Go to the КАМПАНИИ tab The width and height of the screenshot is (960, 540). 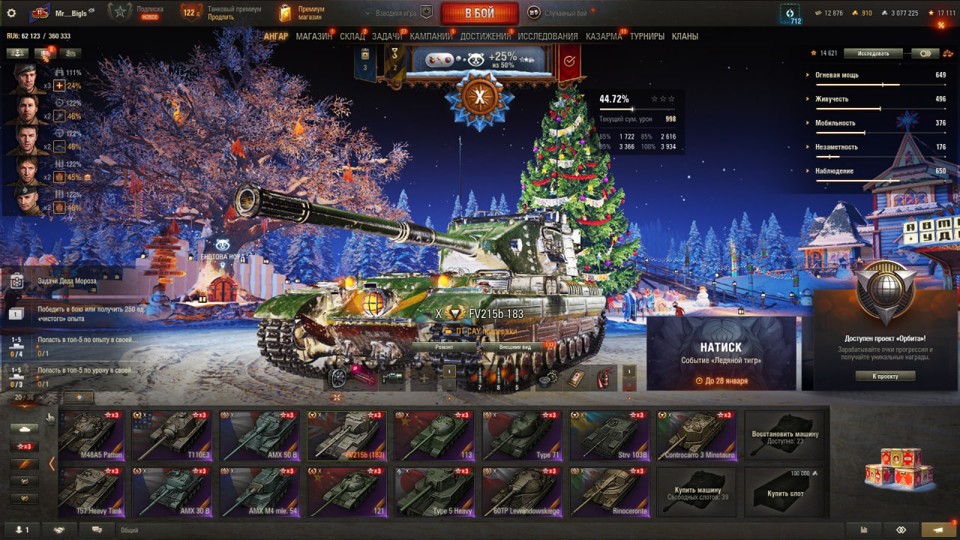[430, 37]
